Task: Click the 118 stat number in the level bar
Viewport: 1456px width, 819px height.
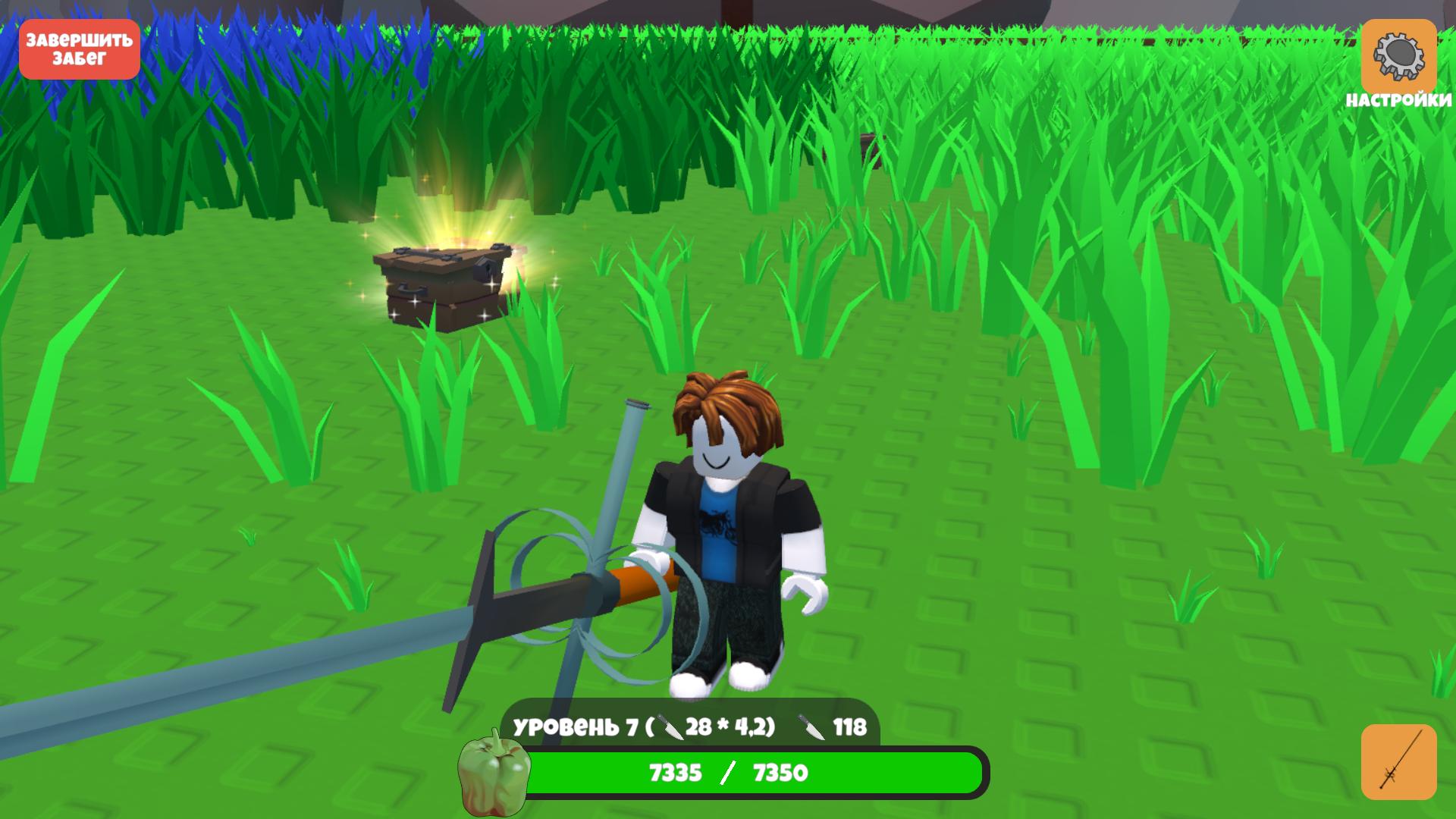Action: [x=851, y=727]
